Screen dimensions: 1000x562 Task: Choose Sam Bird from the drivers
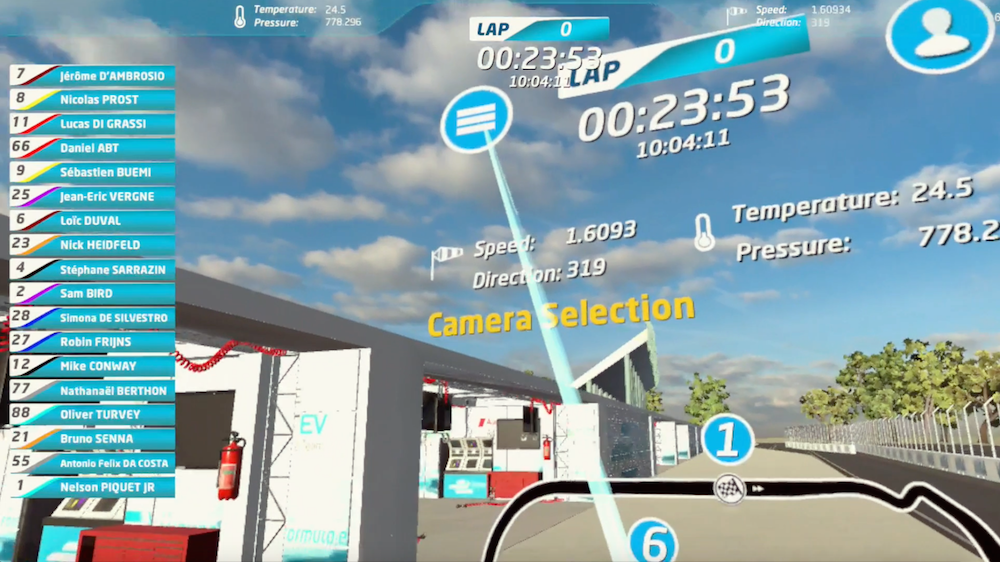(x=92, y=293)
